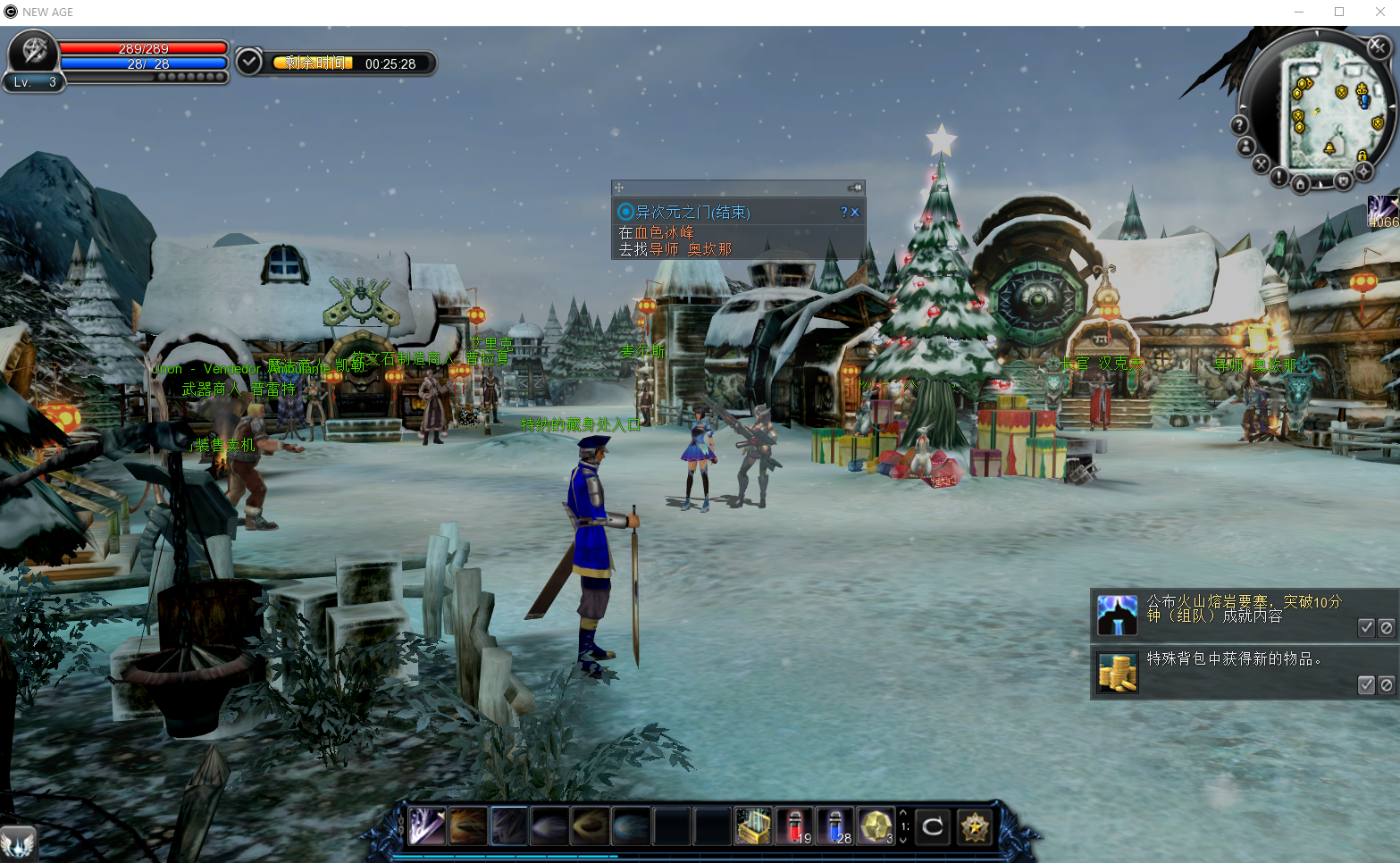Click the exclamation mark button by minimap
This screenshot has height=863, width=1400.
(x=1279, y=178)
